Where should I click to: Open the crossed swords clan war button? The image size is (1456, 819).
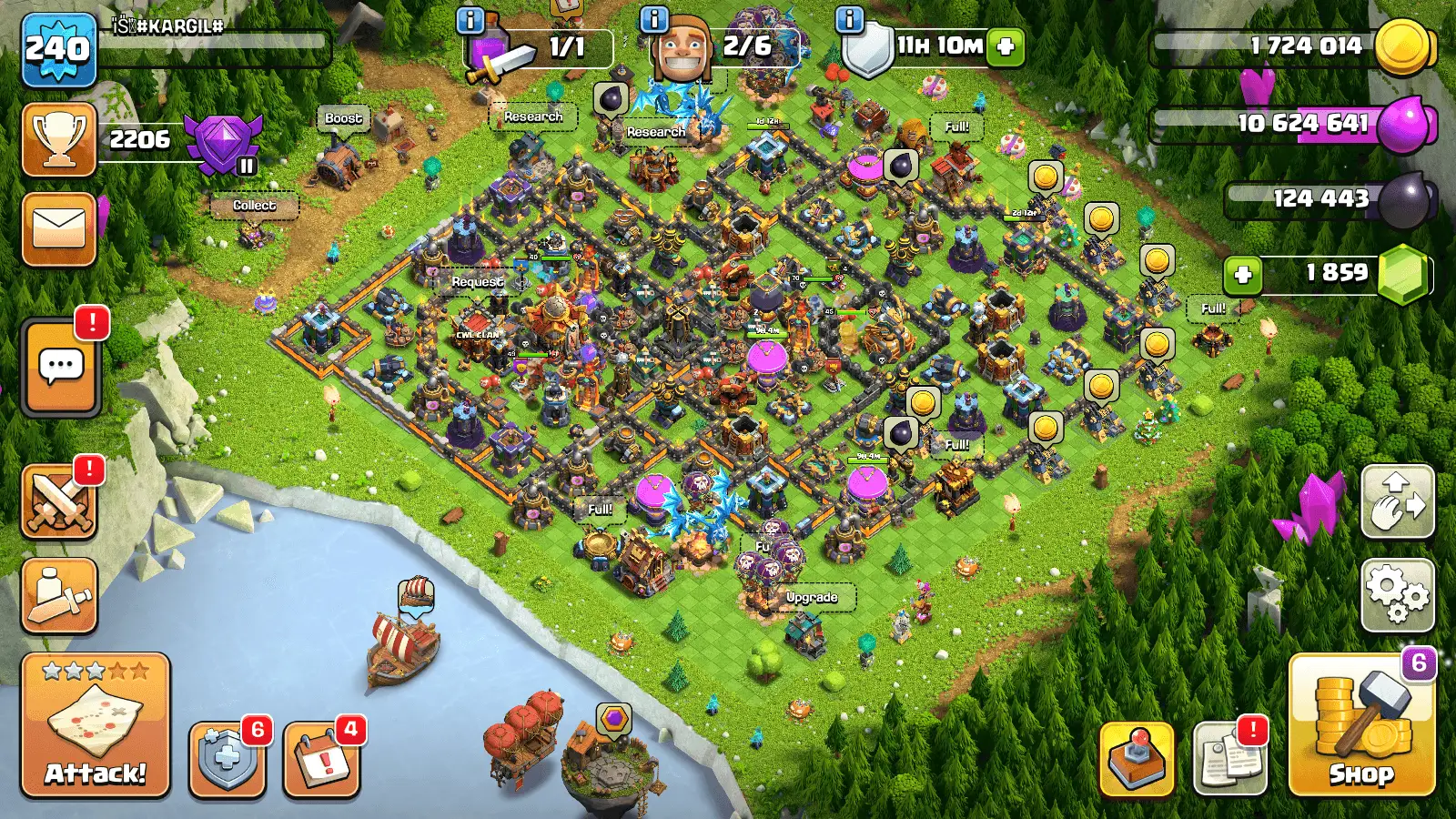coord(59,502)
